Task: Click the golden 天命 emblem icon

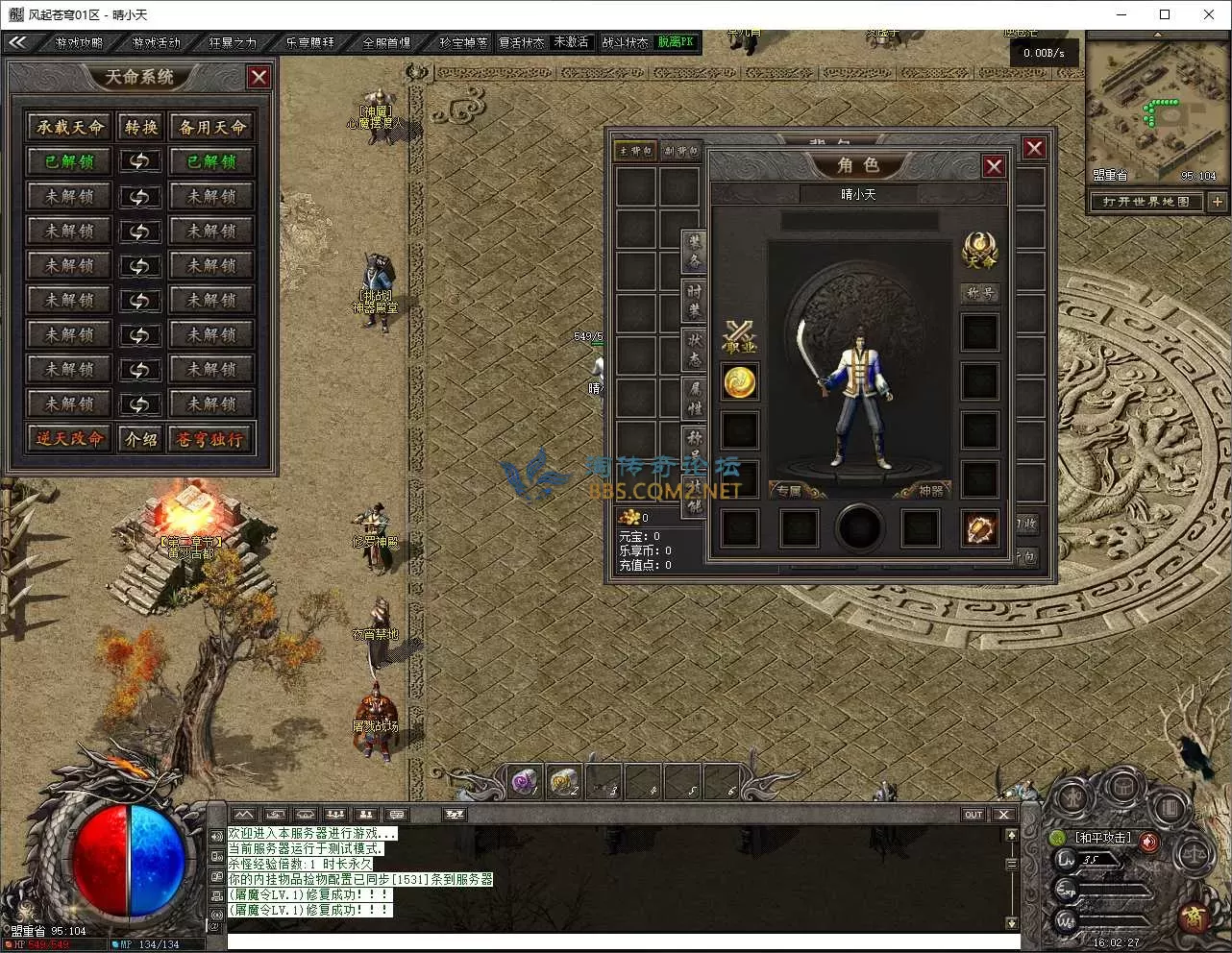Action: (x=979, y=249)
